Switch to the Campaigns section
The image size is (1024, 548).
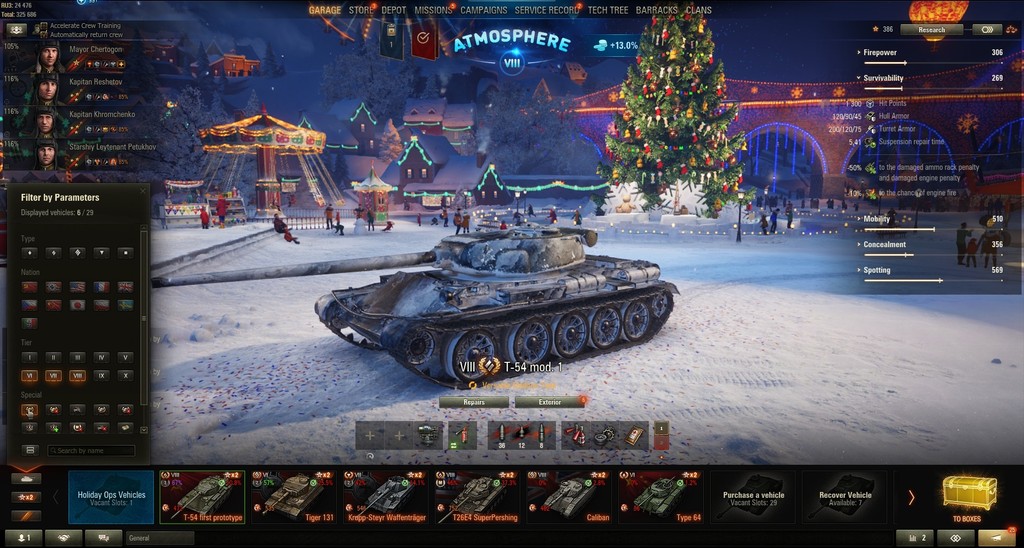tap(484, 10)
